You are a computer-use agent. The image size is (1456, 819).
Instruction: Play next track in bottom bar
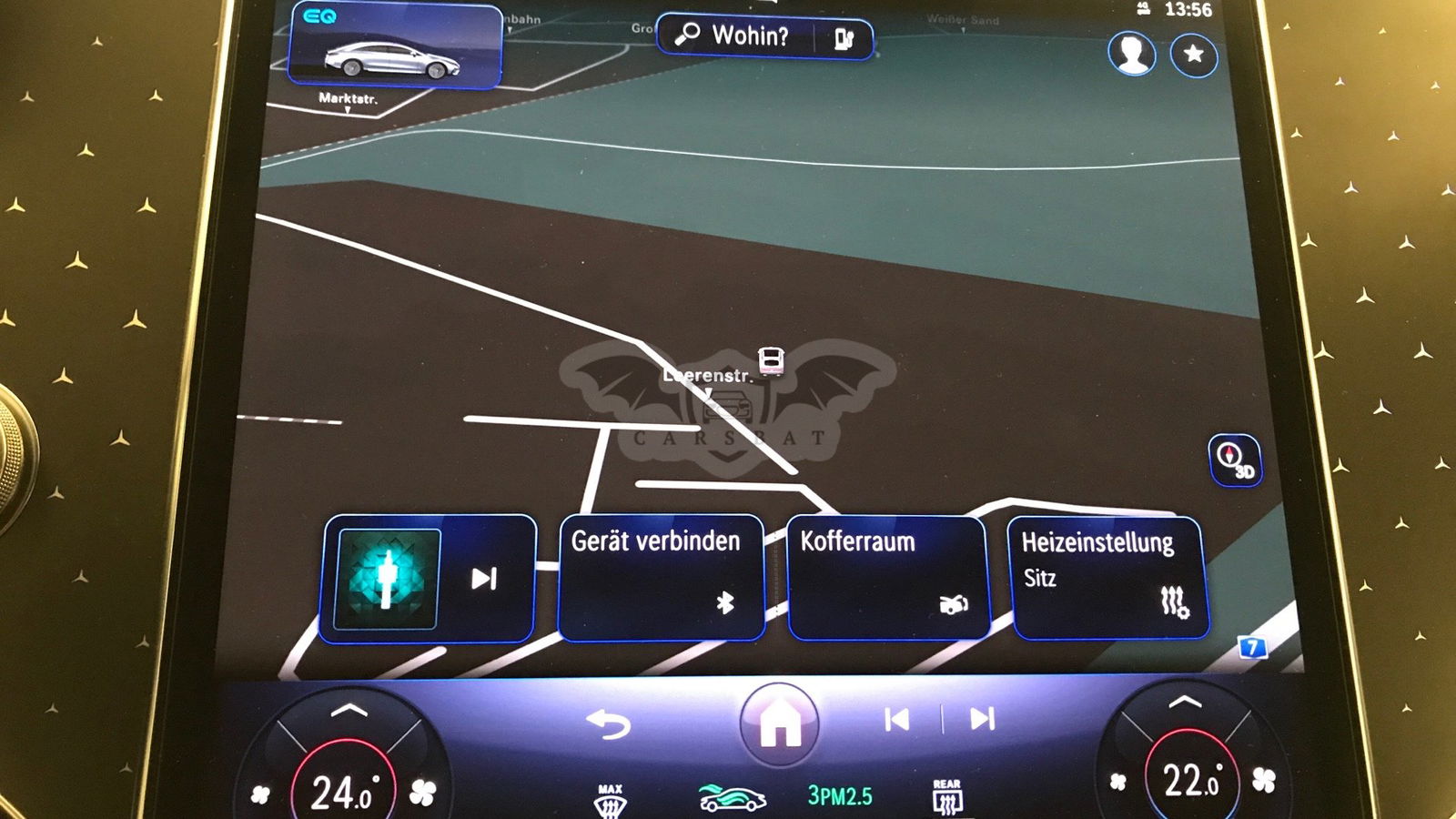[982, 720]
